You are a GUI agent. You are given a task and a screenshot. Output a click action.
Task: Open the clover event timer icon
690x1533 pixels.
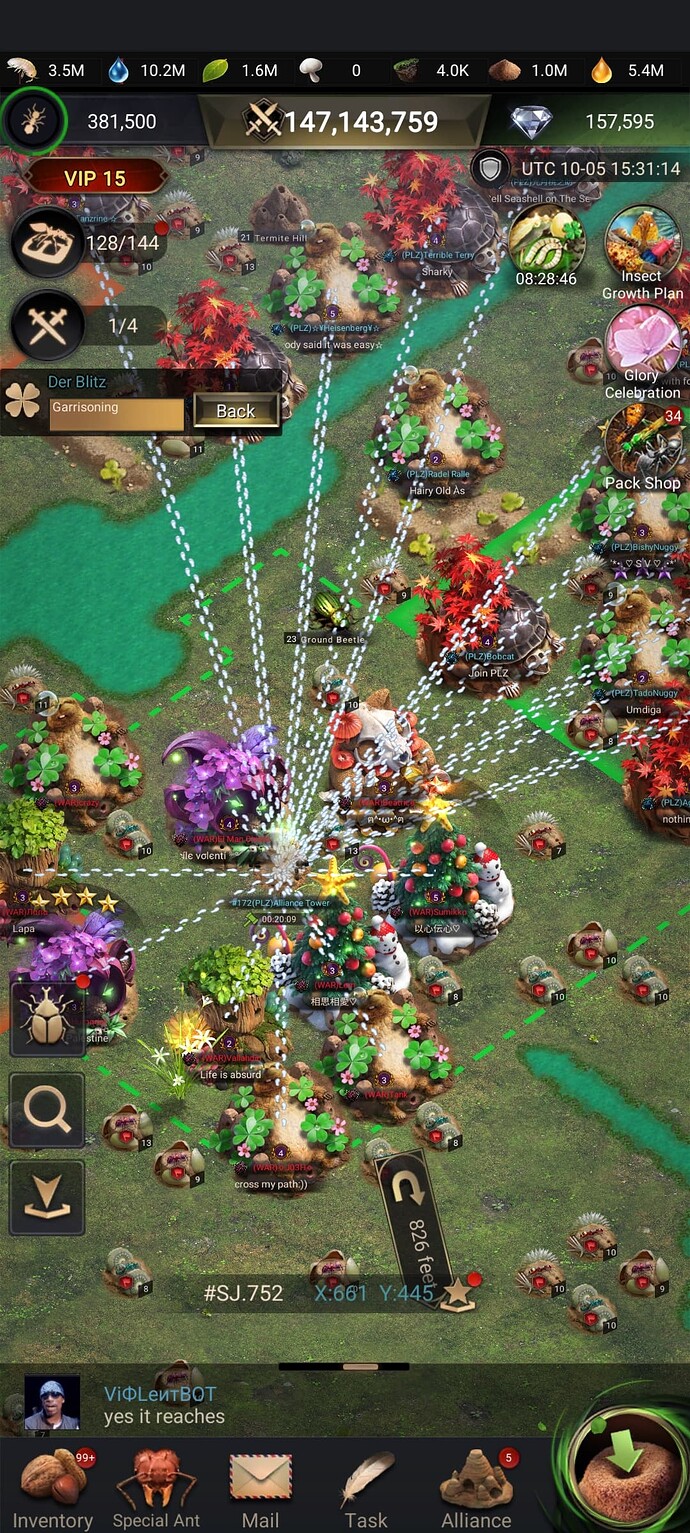[546, 243]
